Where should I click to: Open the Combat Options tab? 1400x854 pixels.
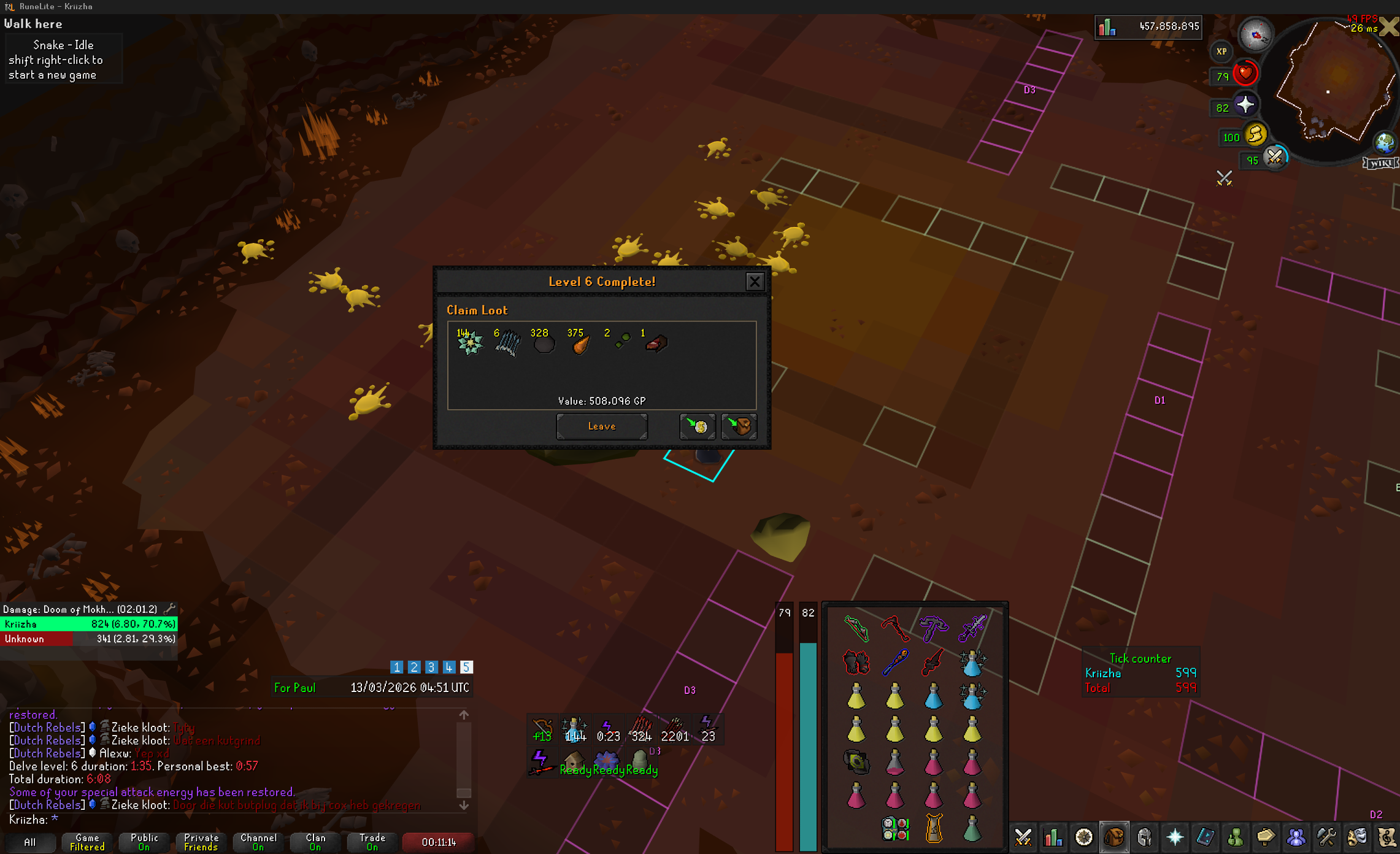(x=1023, y=837)
